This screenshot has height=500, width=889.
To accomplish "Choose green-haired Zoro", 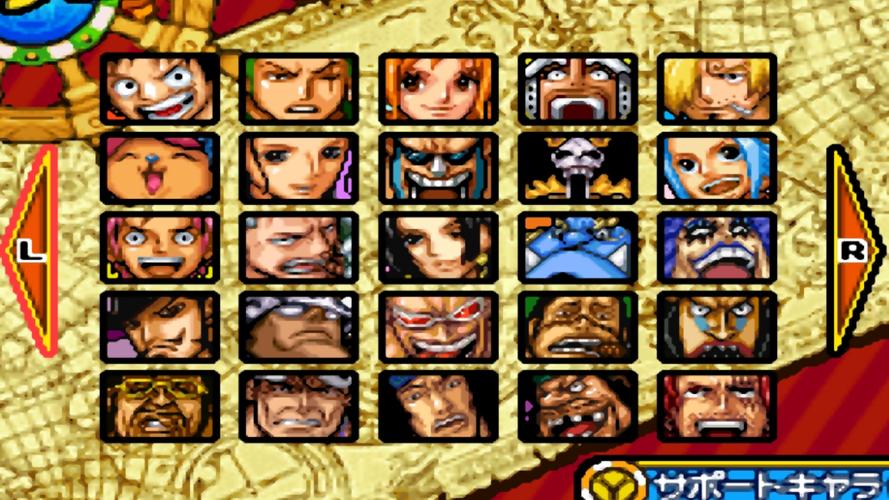I will (x=299, y=88).
